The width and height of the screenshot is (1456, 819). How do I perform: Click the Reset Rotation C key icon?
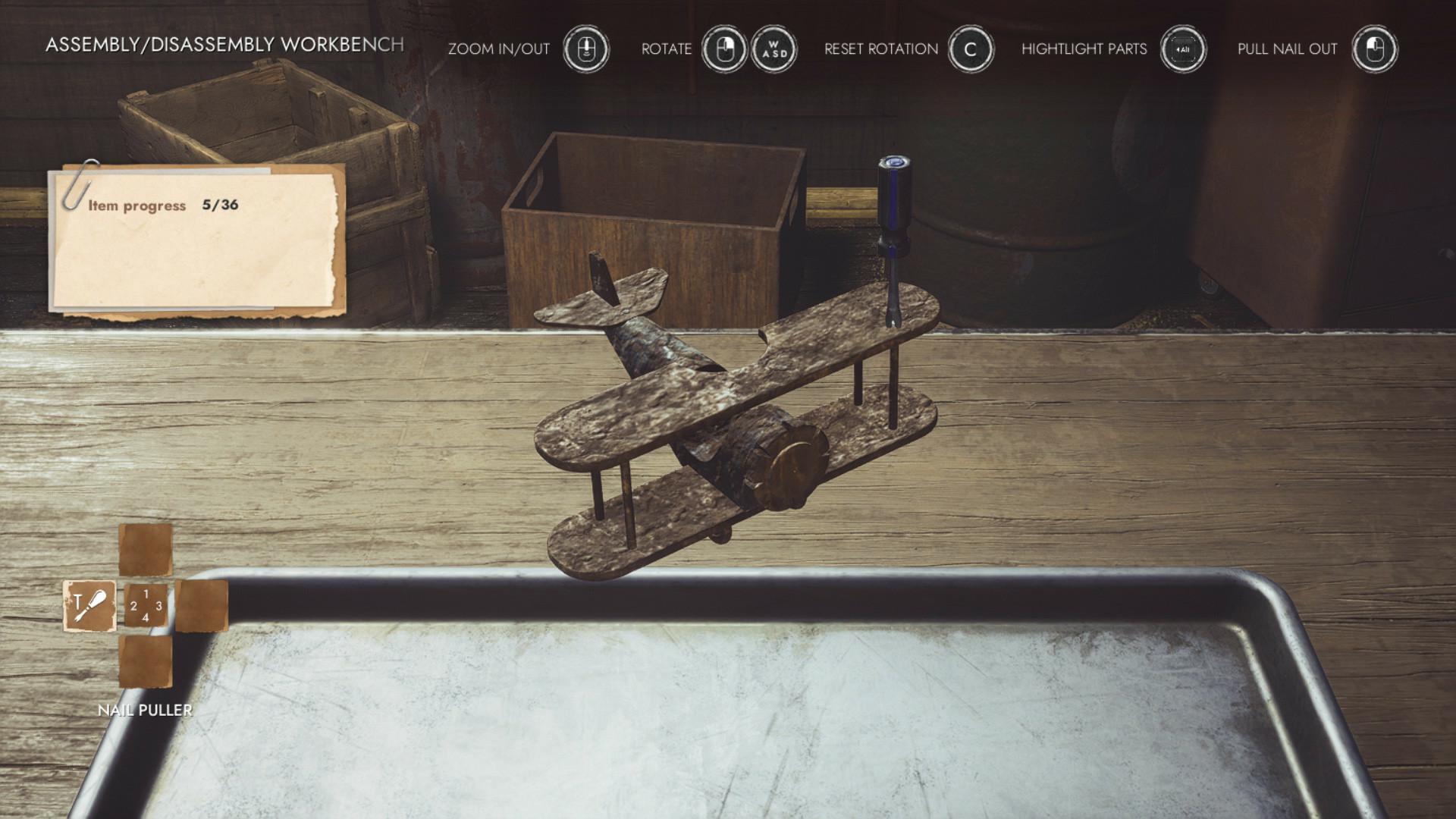971,49
